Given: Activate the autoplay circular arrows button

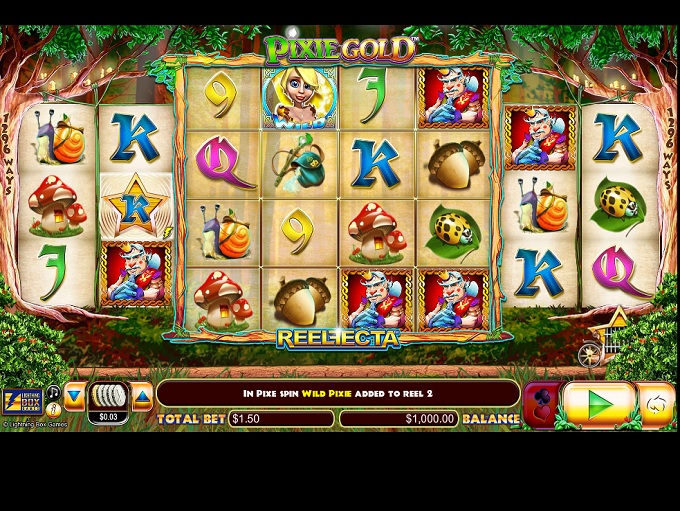Looking at the screenshot, I should point(657,405).
